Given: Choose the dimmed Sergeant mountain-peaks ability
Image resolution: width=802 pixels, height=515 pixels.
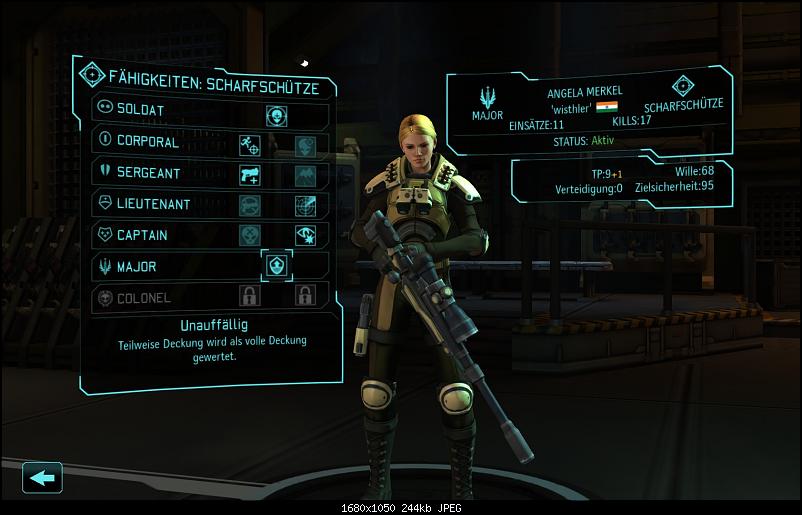Looking at the screenshot, I should click(305, 176).
